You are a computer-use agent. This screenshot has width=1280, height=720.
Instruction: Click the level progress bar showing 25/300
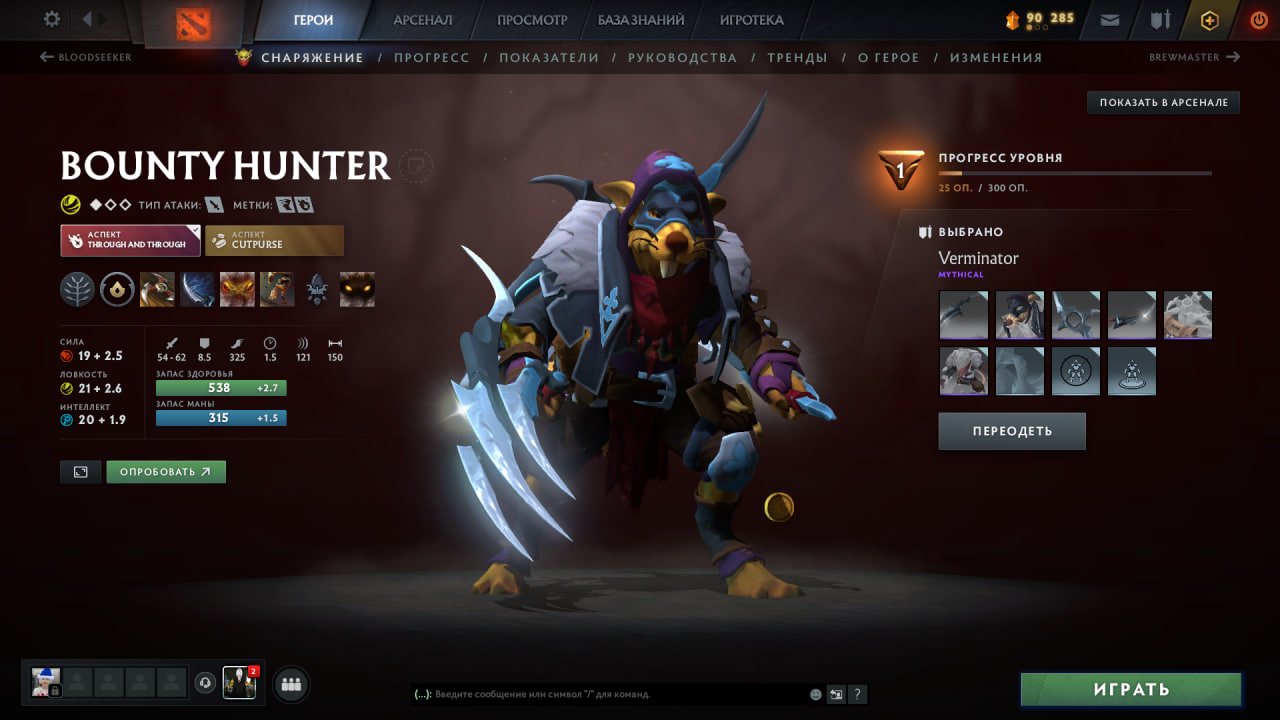(1075, 174)
